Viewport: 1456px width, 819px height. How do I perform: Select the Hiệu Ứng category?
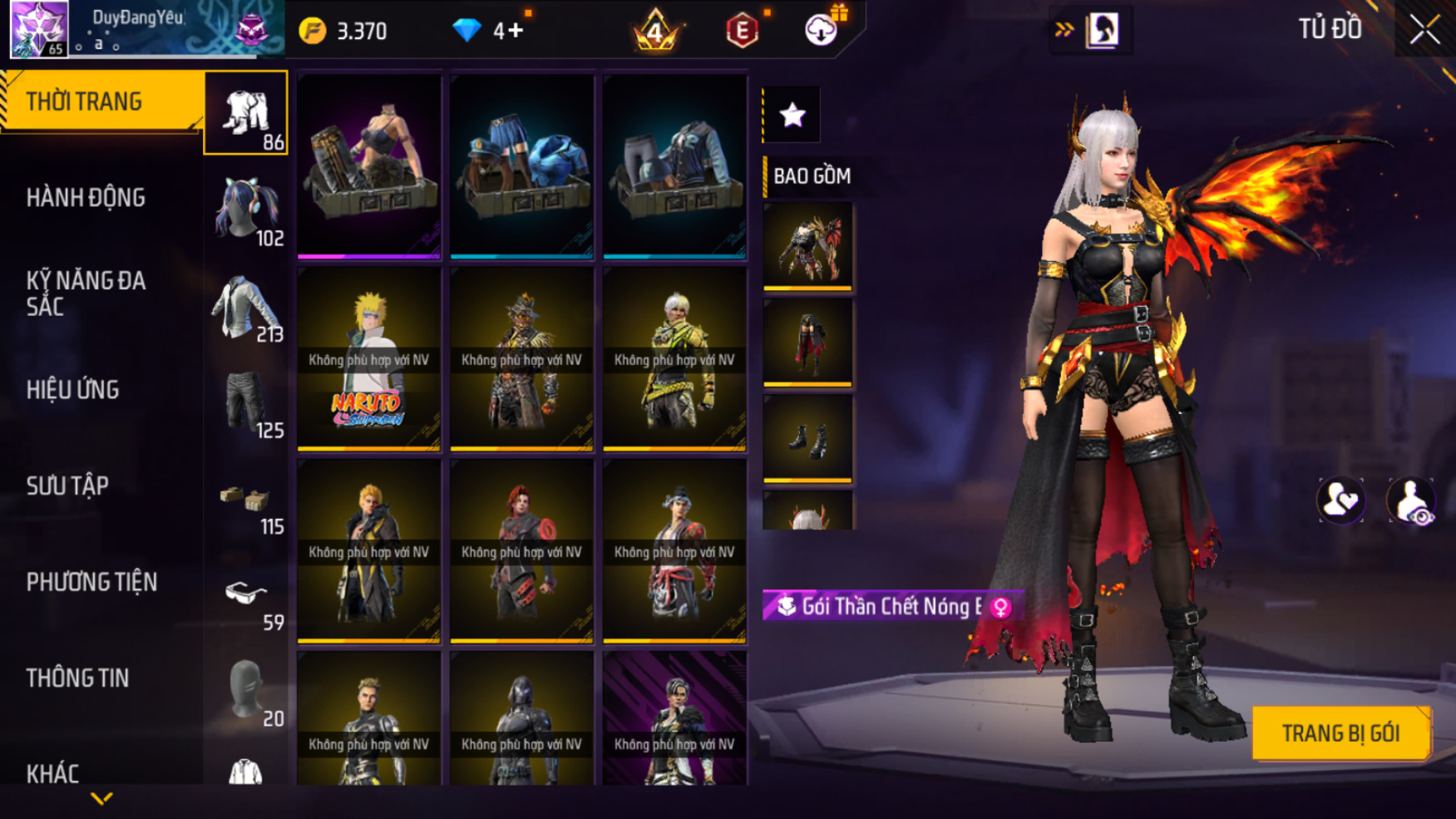pyautogui.click(x=73, y=389)
